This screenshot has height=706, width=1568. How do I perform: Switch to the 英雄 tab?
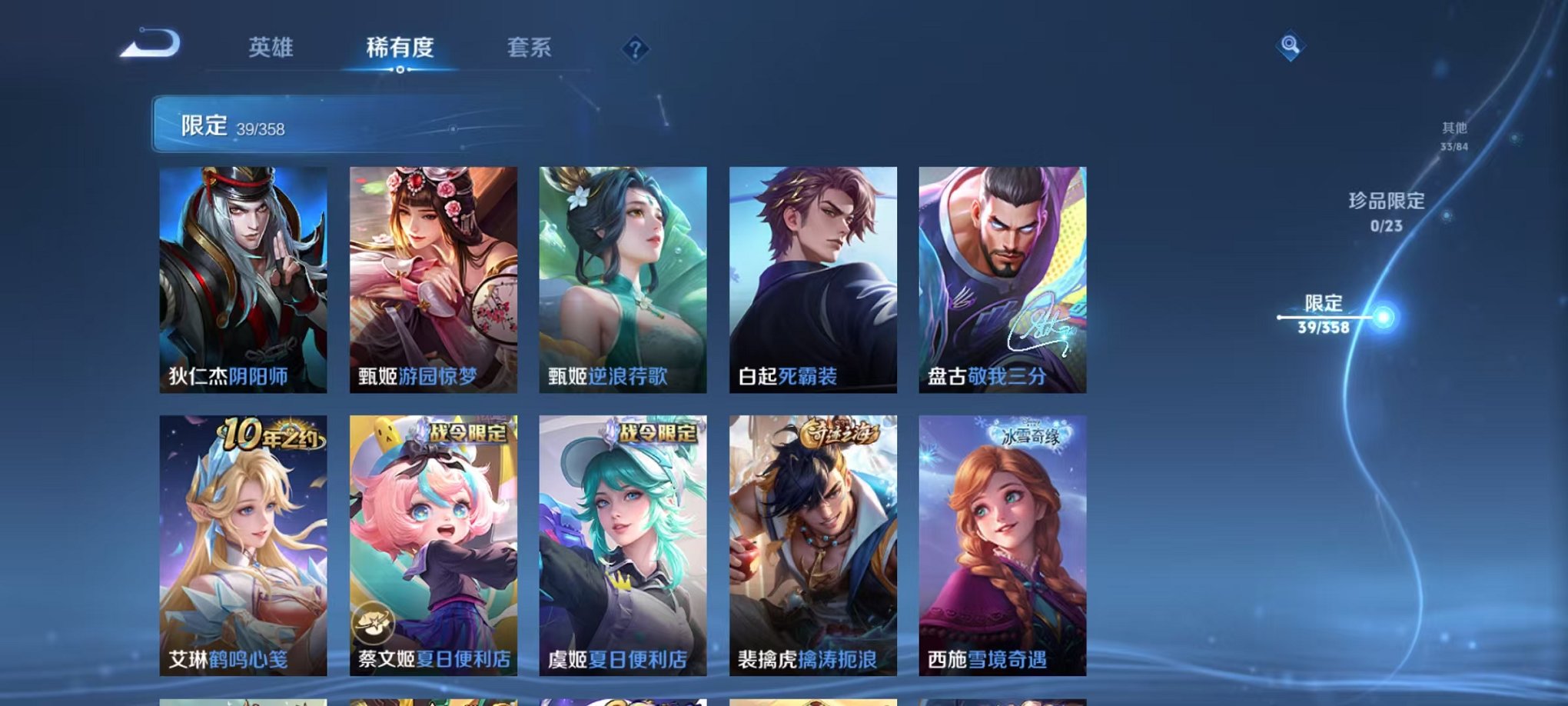coord(273,46)
